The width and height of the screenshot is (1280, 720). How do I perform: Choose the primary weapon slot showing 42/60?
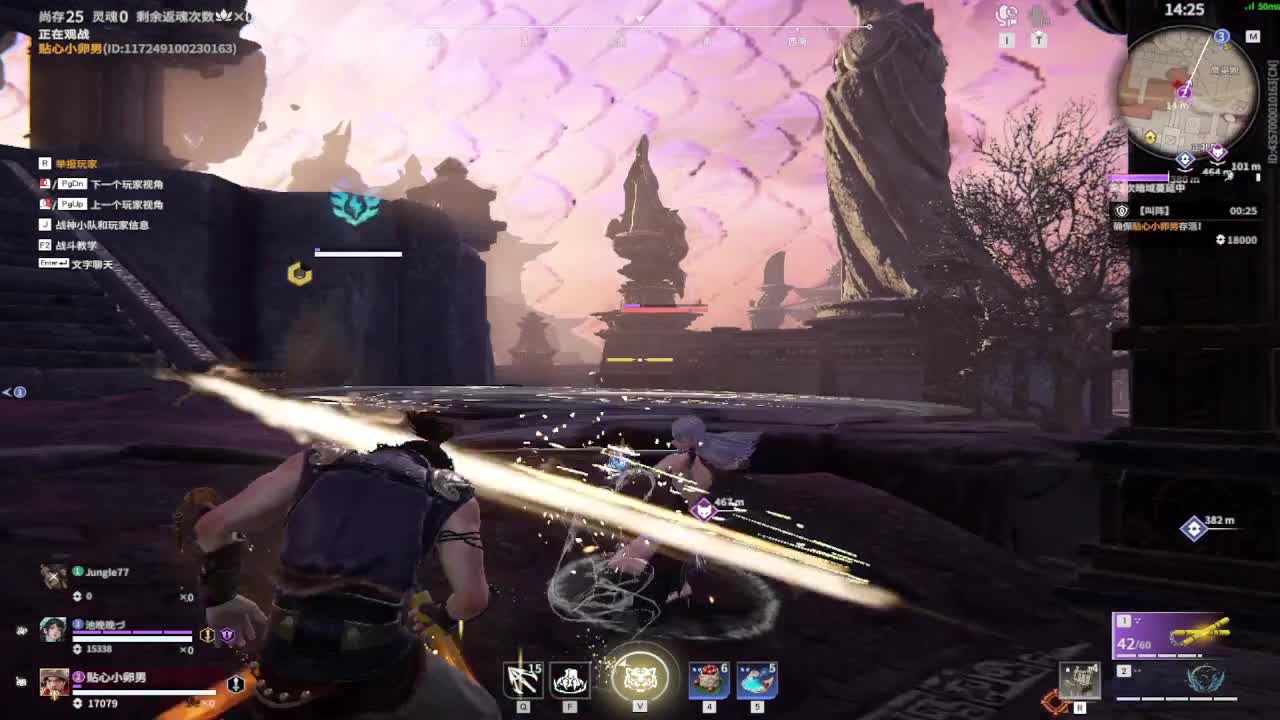point(1169,634)
